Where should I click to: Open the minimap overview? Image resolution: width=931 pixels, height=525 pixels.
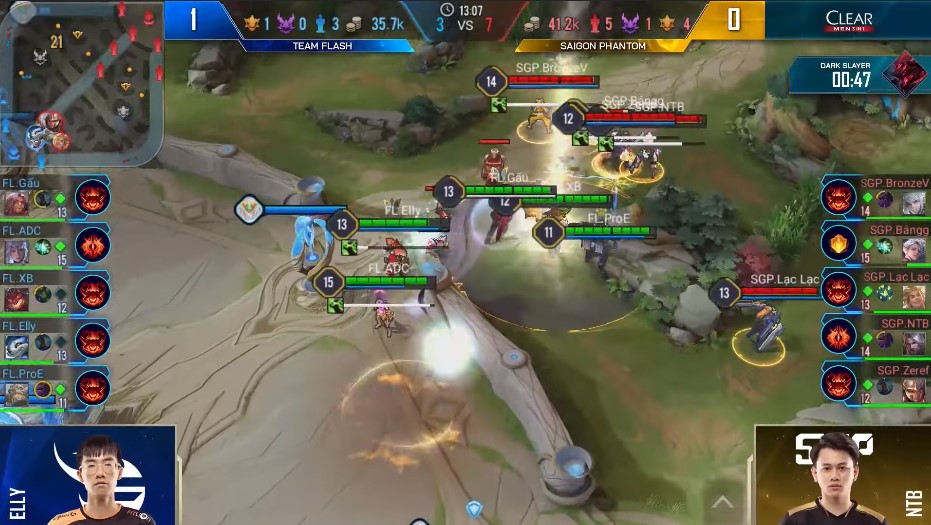[x=80, y=80]
